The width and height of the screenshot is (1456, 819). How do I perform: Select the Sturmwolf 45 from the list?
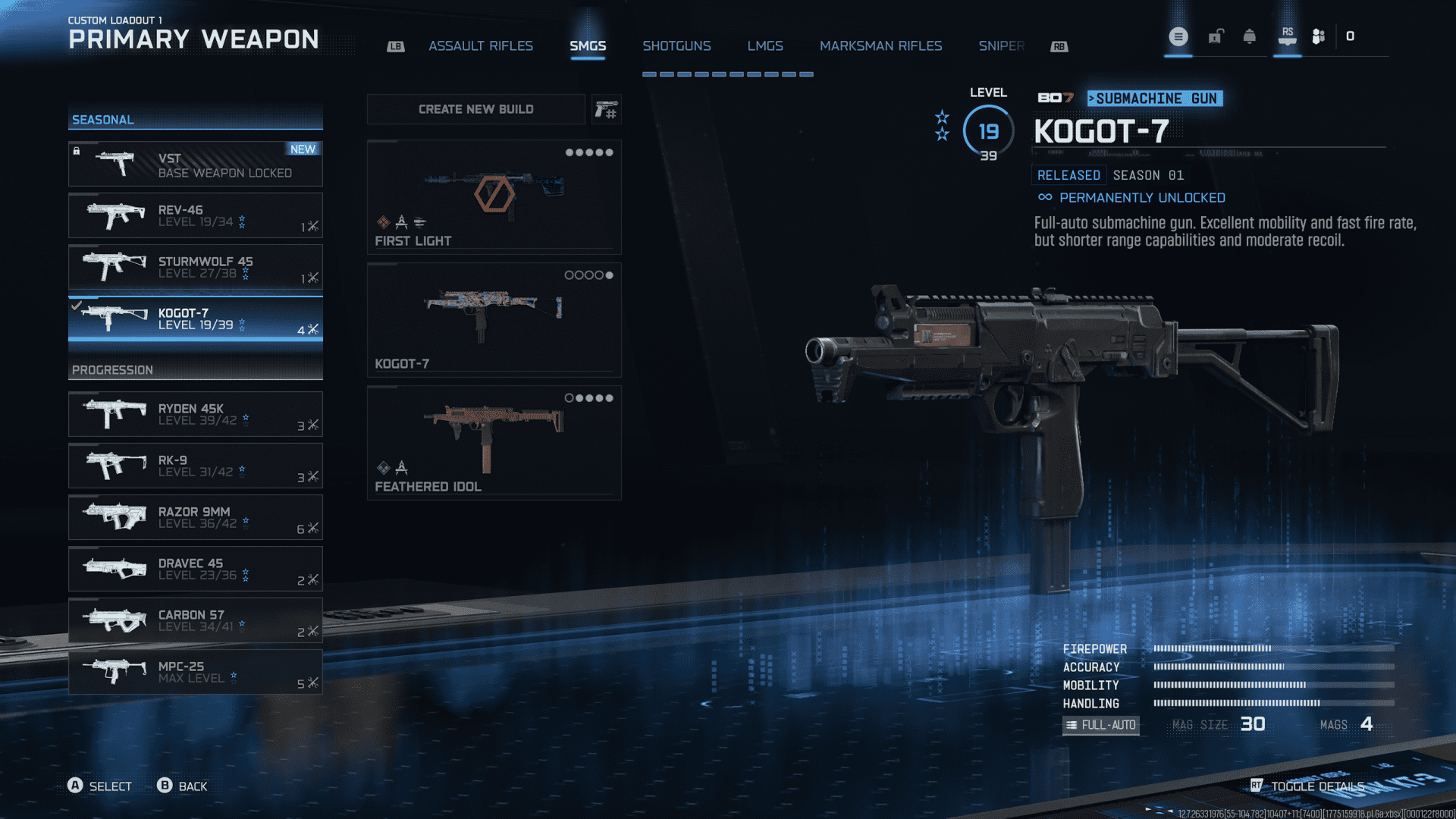click(196, 267)
